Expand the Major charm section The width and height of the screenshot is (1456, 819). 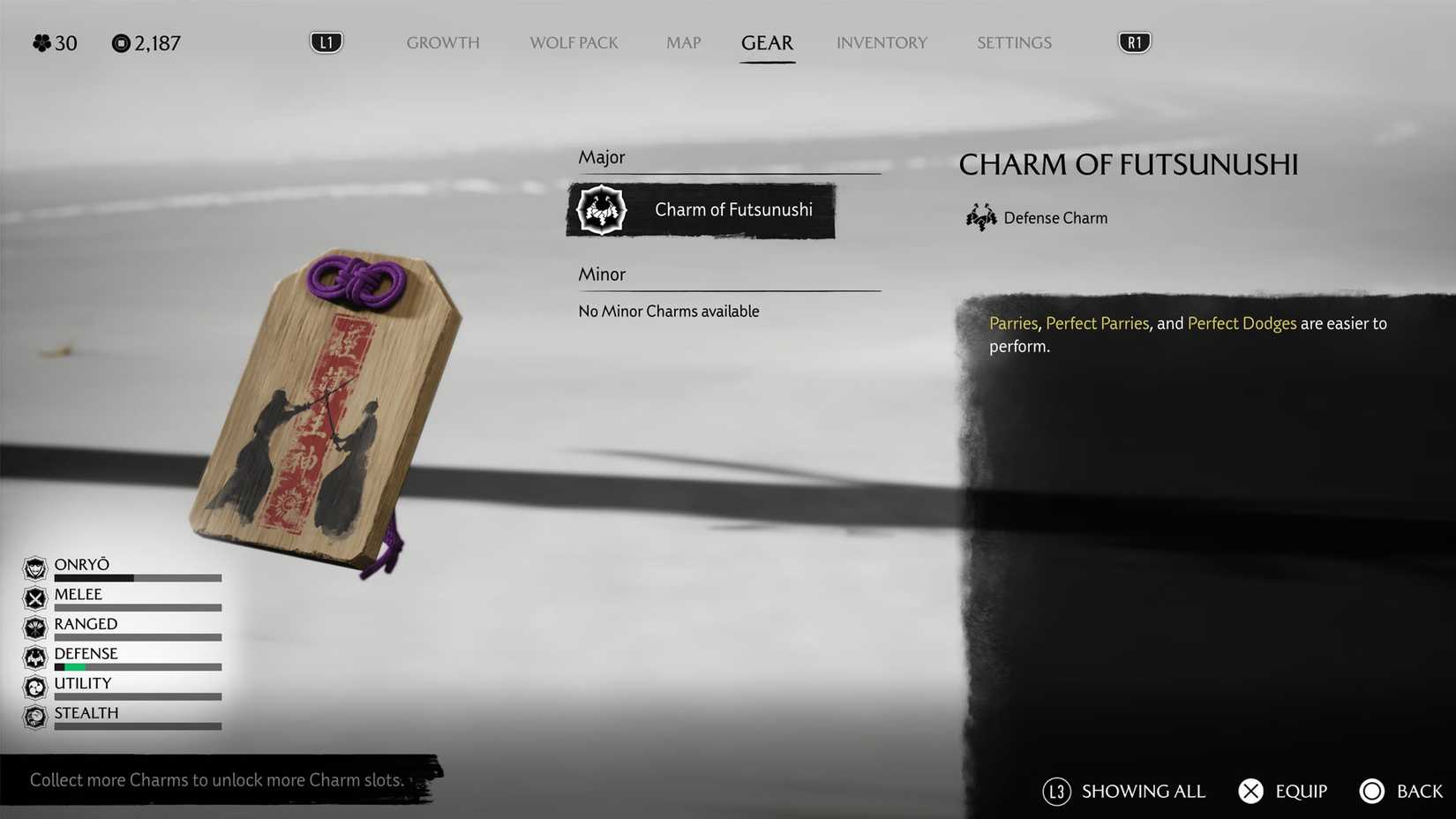tap(602, 157)
